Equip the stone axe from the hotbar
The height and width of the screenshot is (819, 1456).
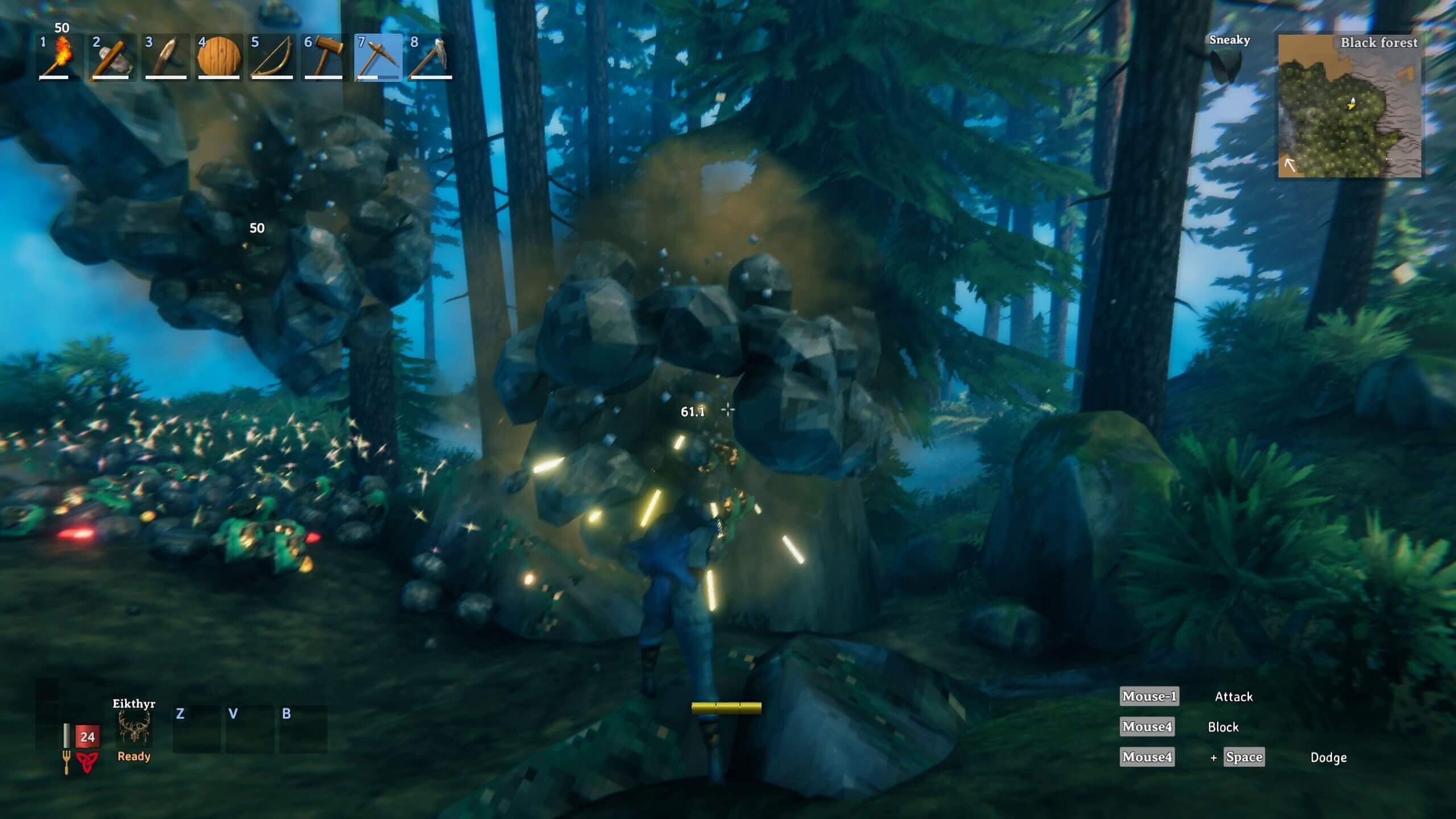[x=111, y=57]
